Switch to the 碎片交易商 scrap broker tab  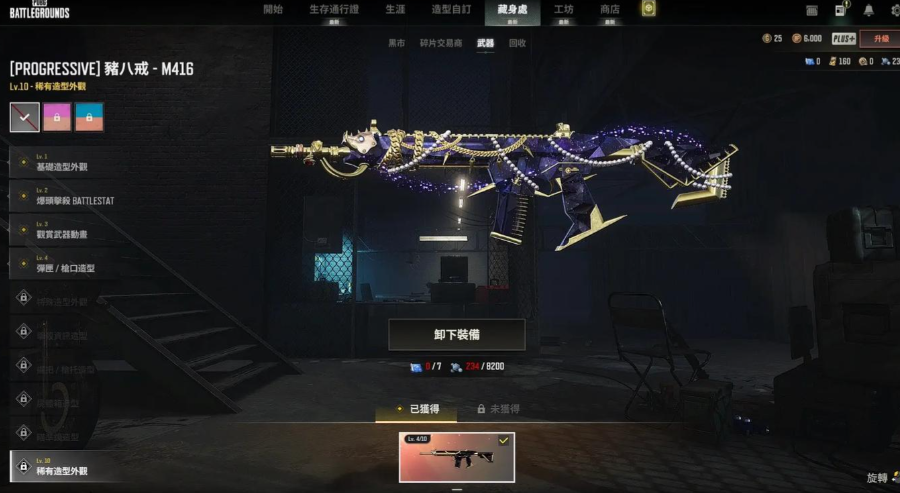click(443, 44)
